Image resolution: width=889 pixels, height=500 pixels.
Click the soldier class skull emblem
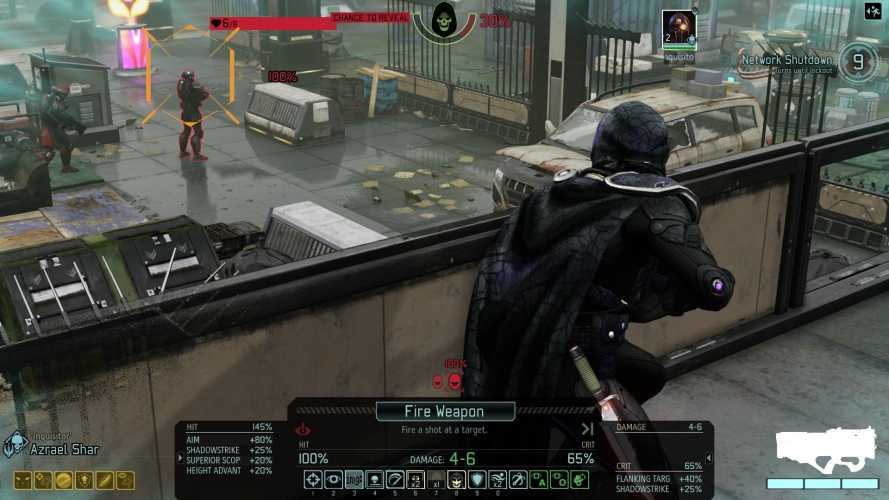pos(16,444)
